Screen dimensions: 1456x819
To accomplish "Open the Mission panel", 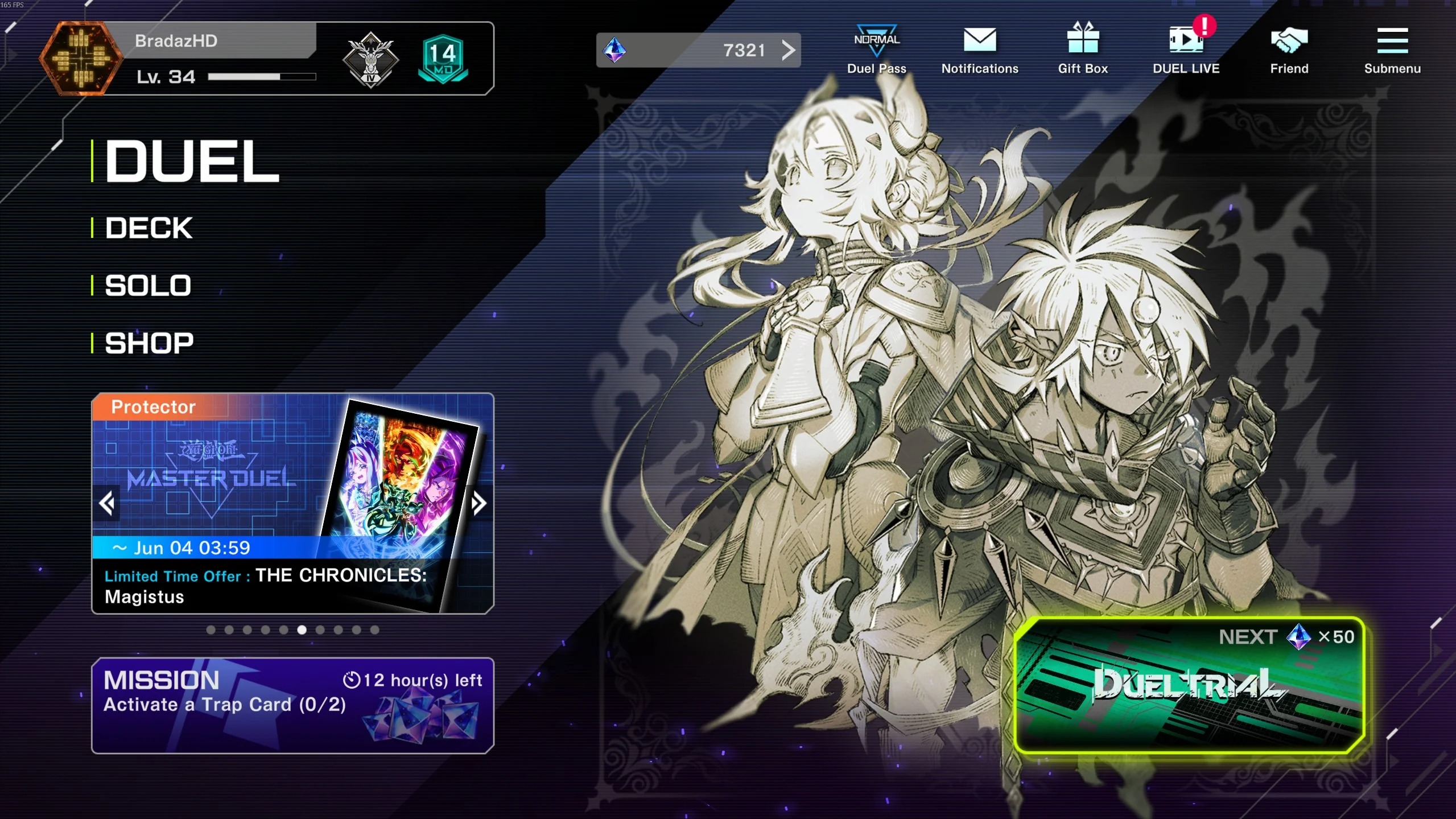I will tap(292, 705).
